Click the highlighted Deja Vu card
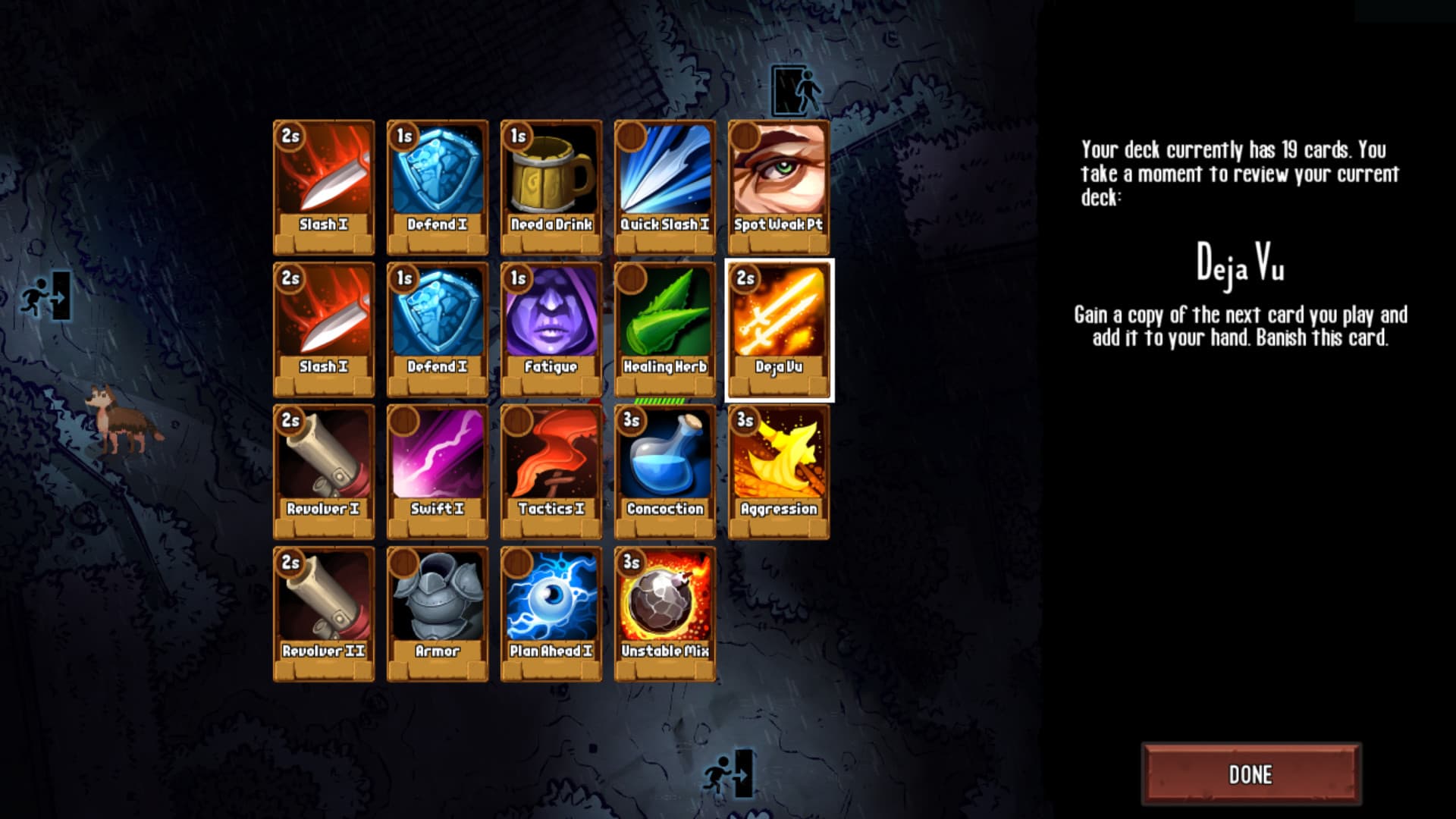The image size is (1456, 819). tap(779, 326)
